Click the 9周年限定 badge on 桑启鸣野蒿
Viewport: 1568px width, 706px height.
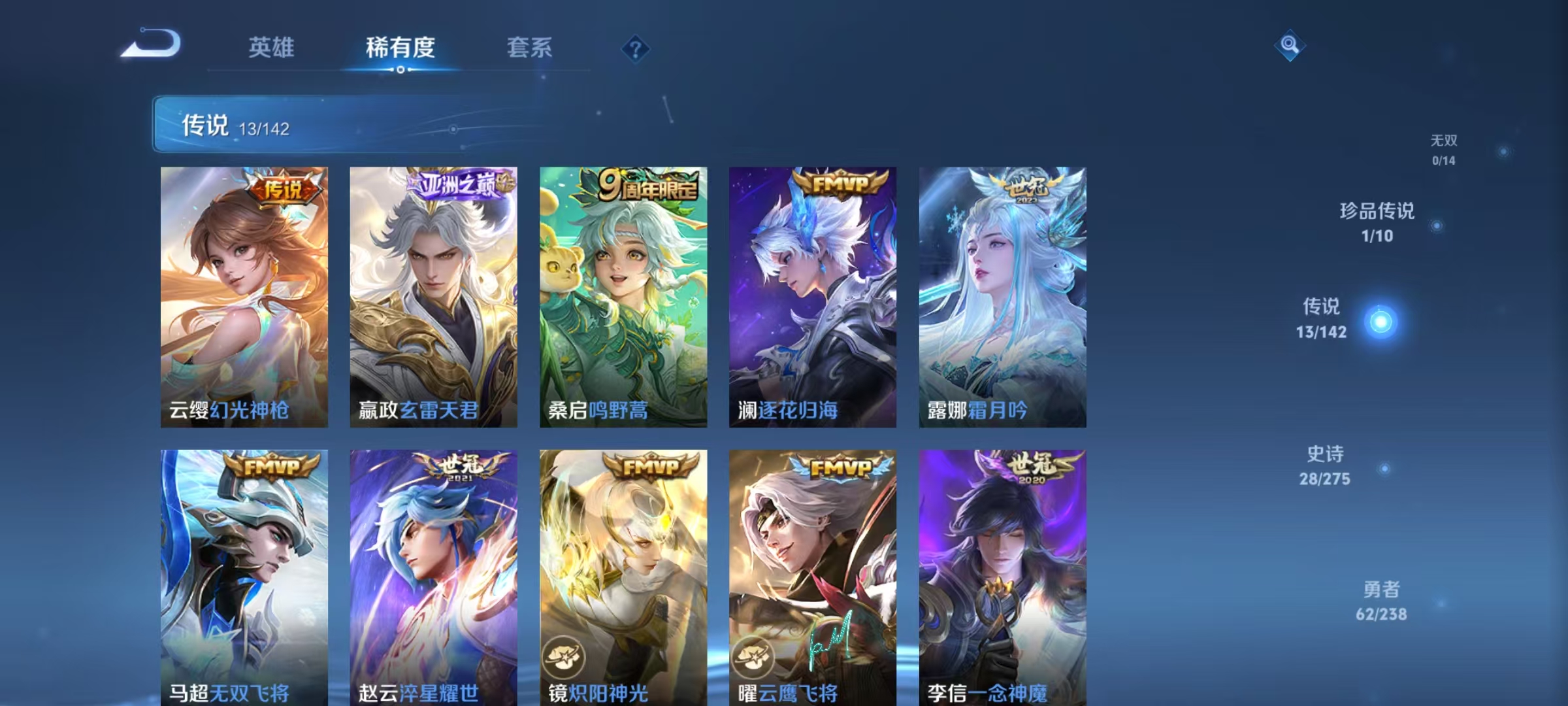647,186
